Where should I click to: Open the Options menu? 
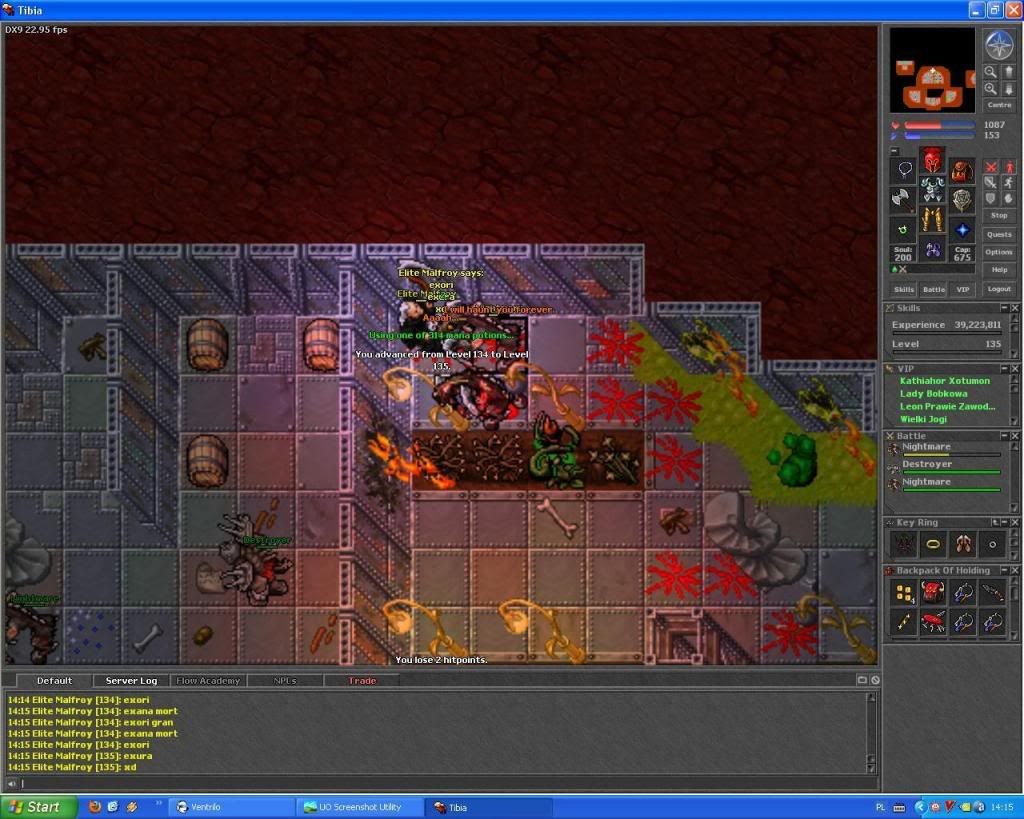pos(998,252)
